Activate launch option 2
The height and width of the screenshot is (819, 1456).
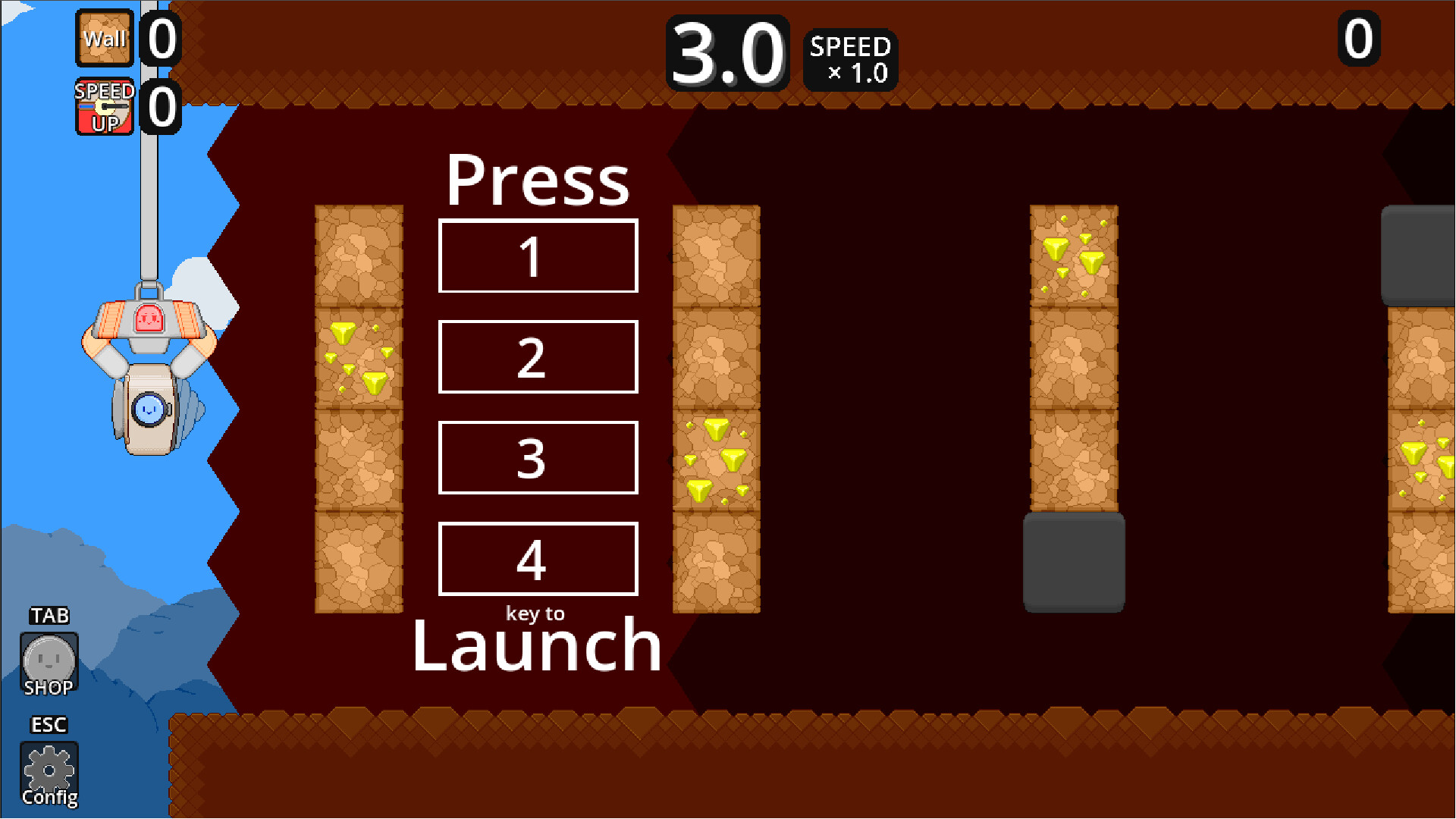pyautogui.click(x=538, y=357)
